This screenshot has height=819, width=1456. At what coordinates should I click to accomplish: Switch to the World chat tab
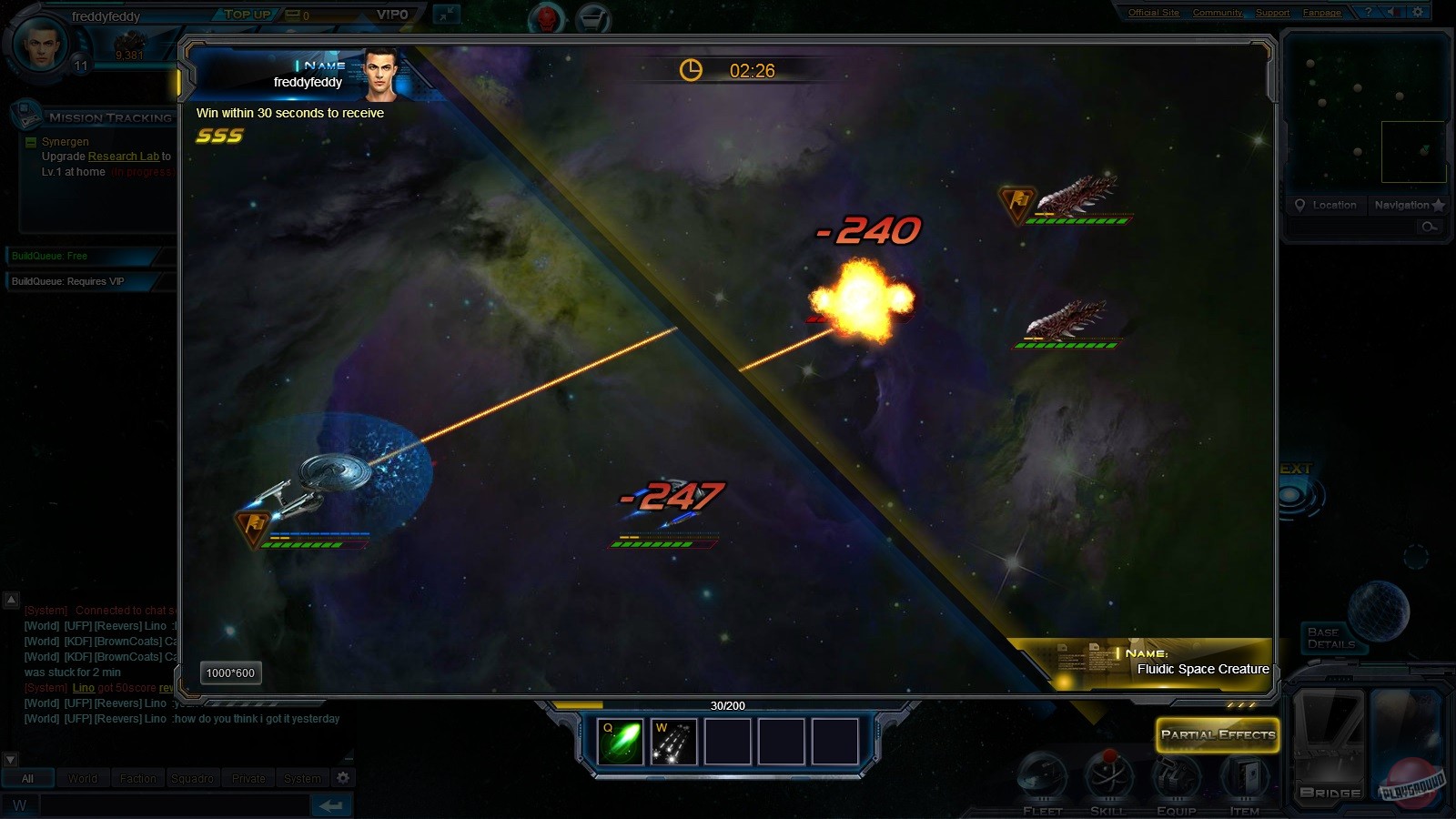point(82,778)
